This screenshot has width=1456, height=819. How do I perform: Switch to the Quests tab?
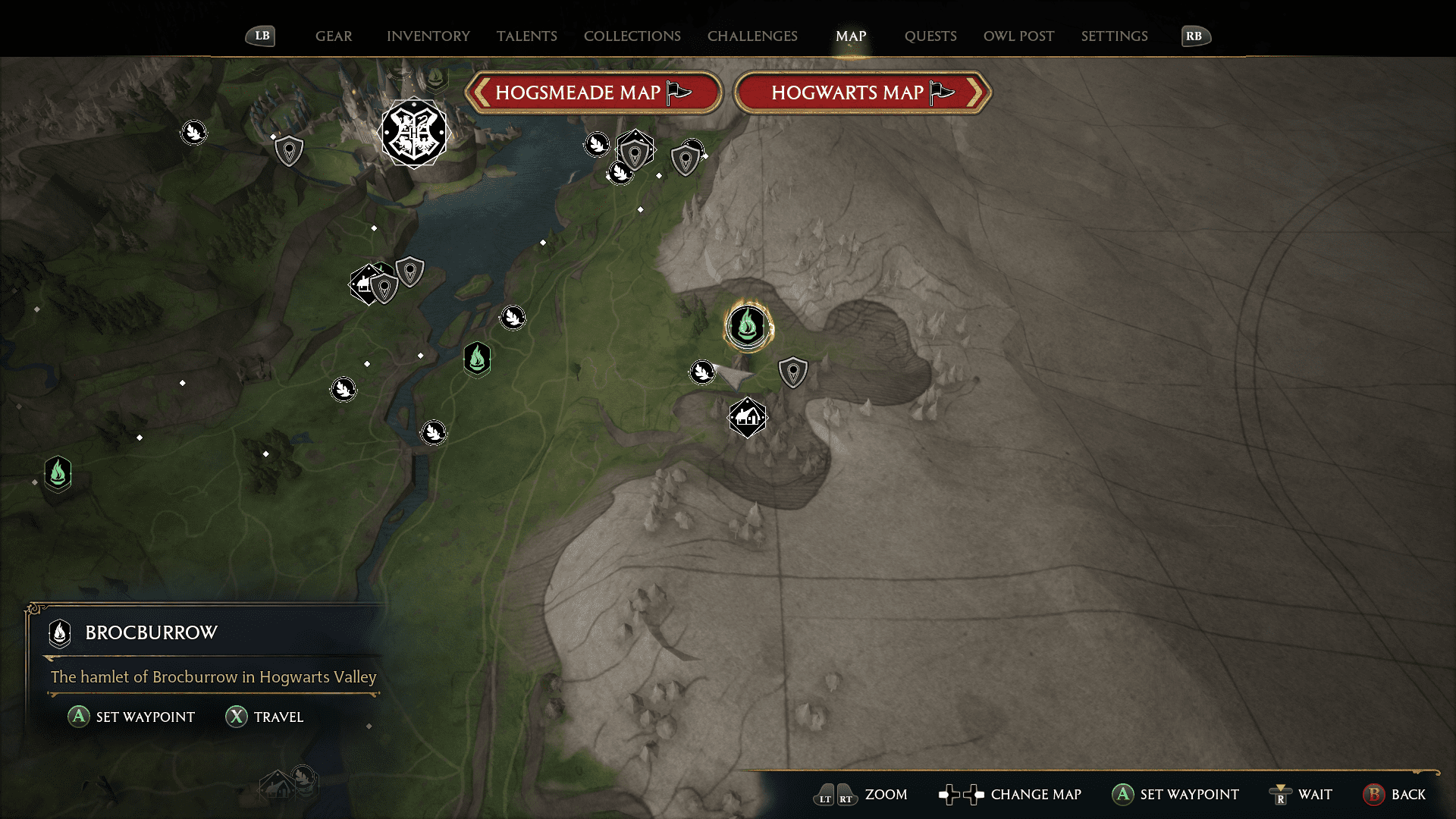click(x=930, y=36)
